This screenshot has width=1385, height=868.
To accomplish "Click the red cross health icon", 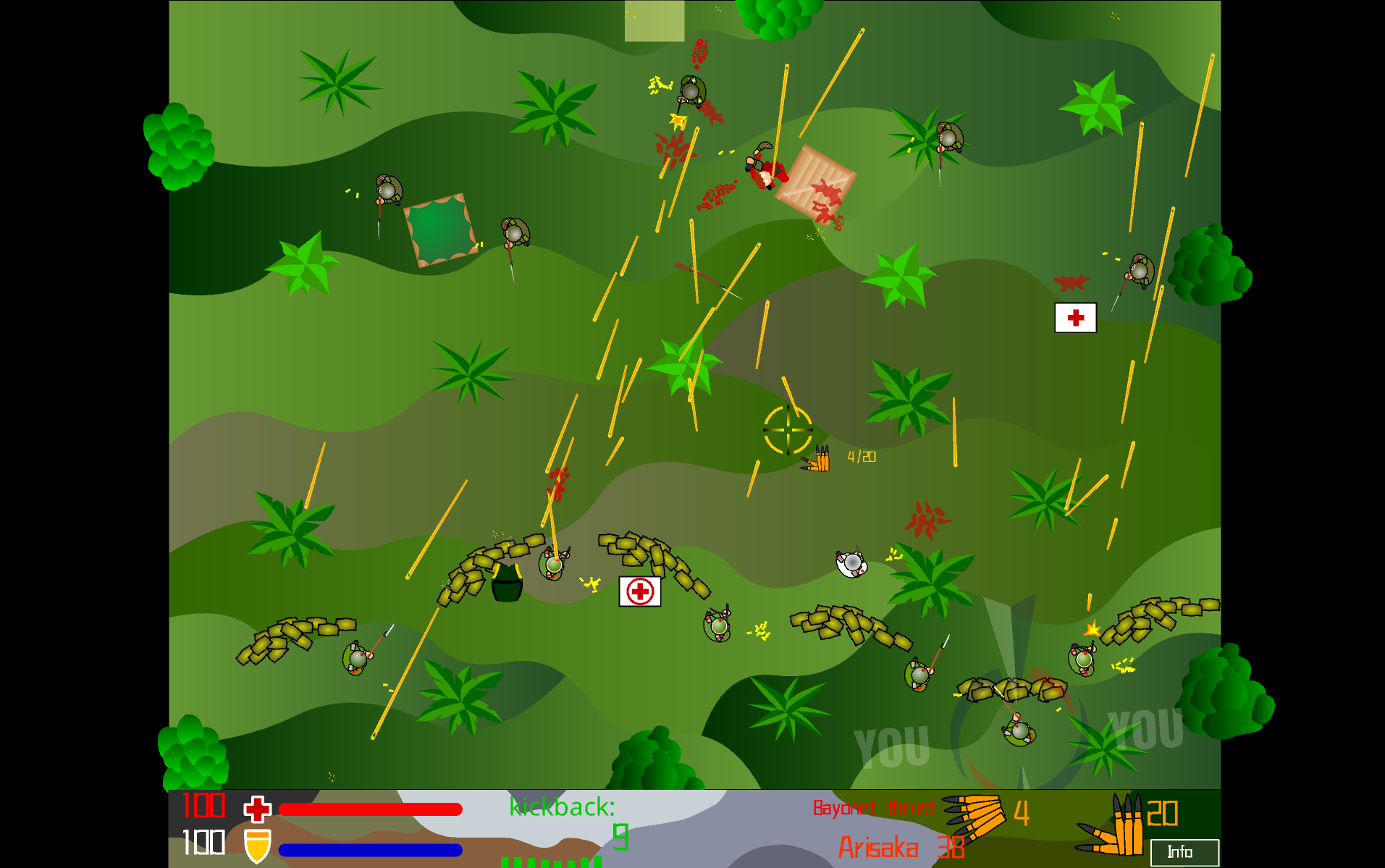I will pyautogui.click(x=257, y=809).
